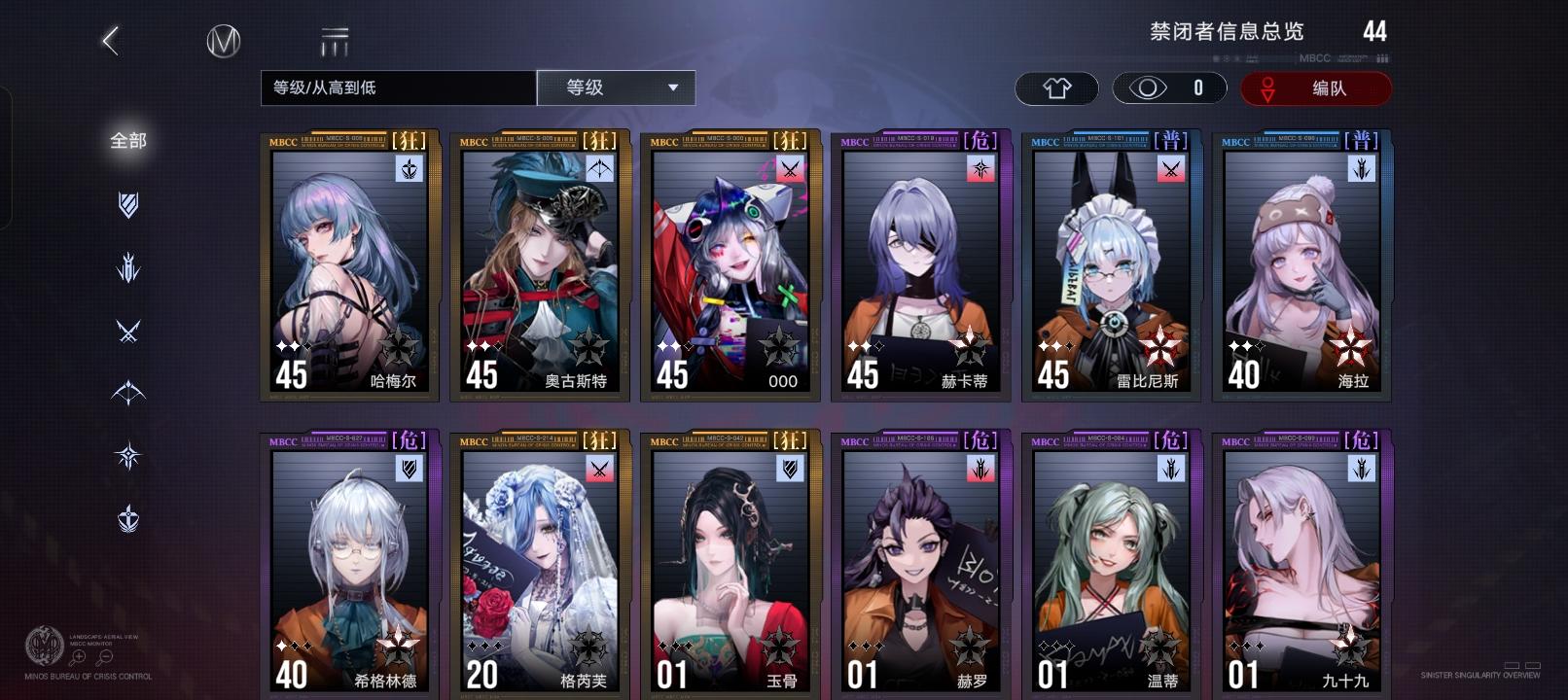Open the costume shirt icon
Viewport: 1568px width, 700px height.
point(1056,87)
